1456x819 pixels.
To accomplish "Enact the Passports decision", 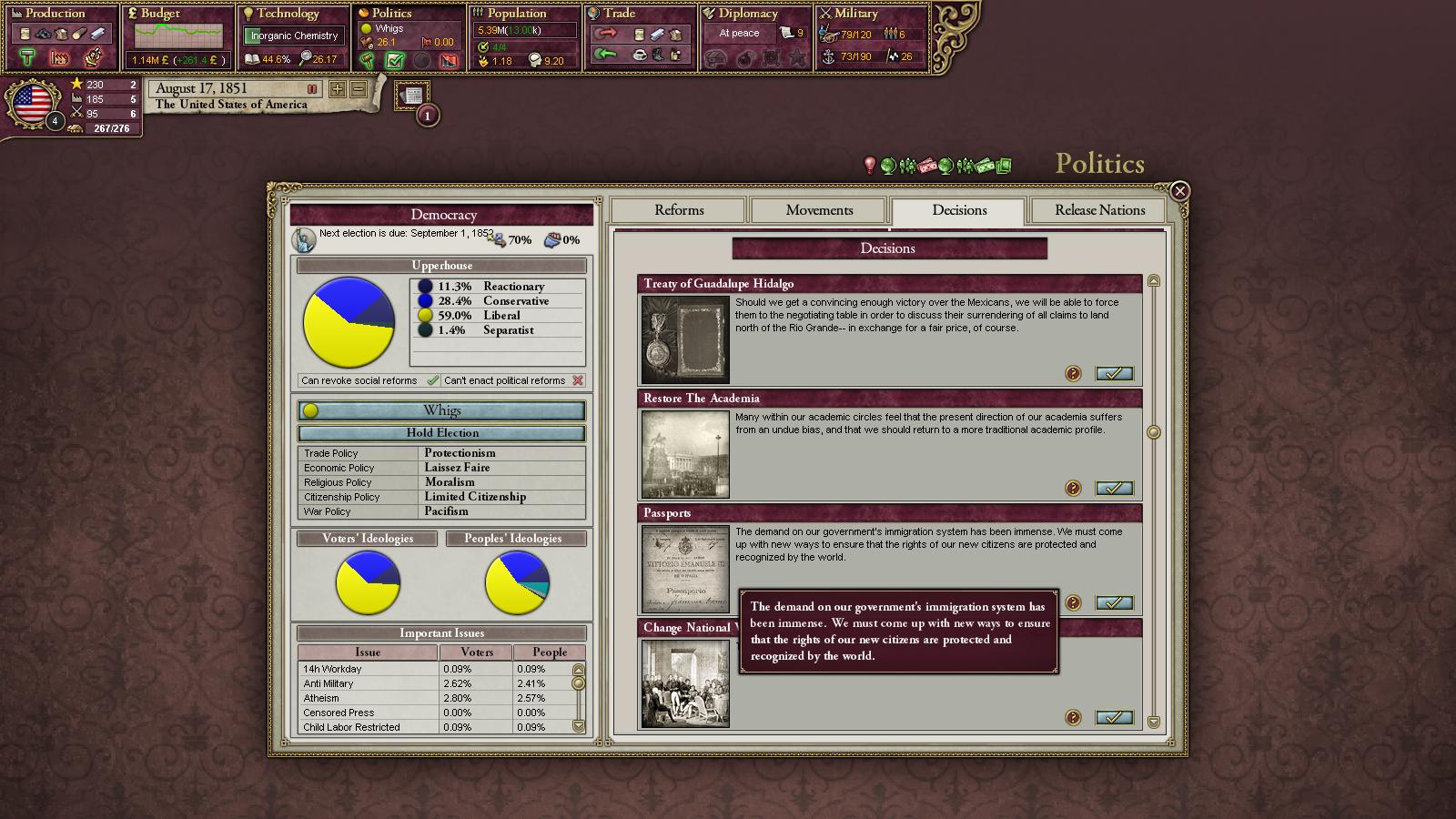I will click(1114, 603).
